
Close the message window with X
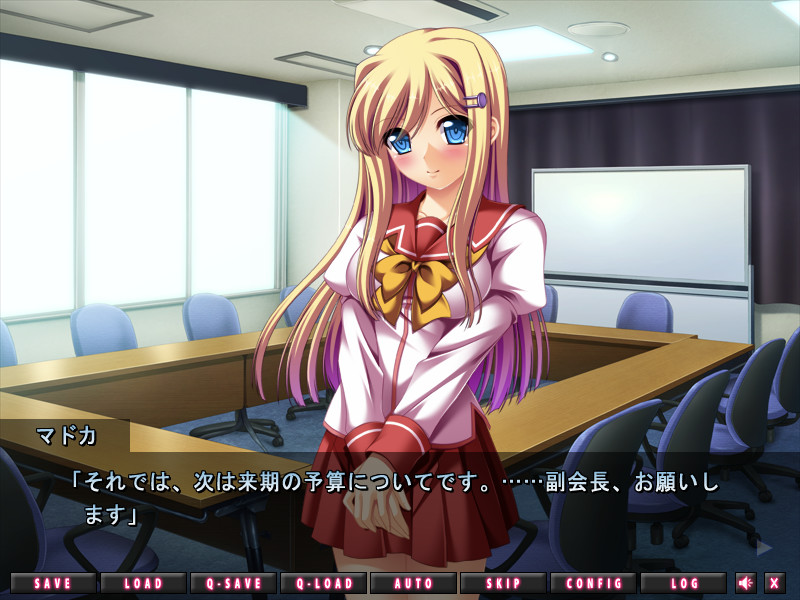775,583
